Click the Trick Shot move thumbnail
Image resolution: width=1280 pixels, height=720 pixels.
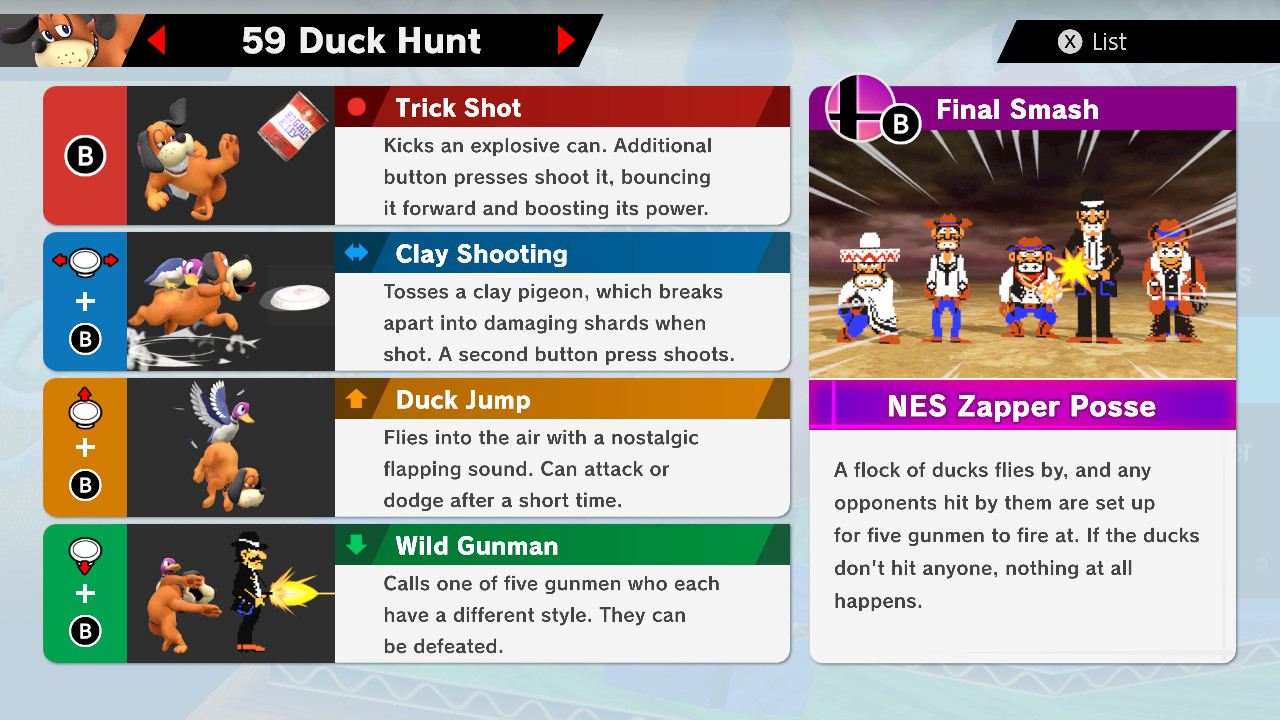[x=230, y=155]
